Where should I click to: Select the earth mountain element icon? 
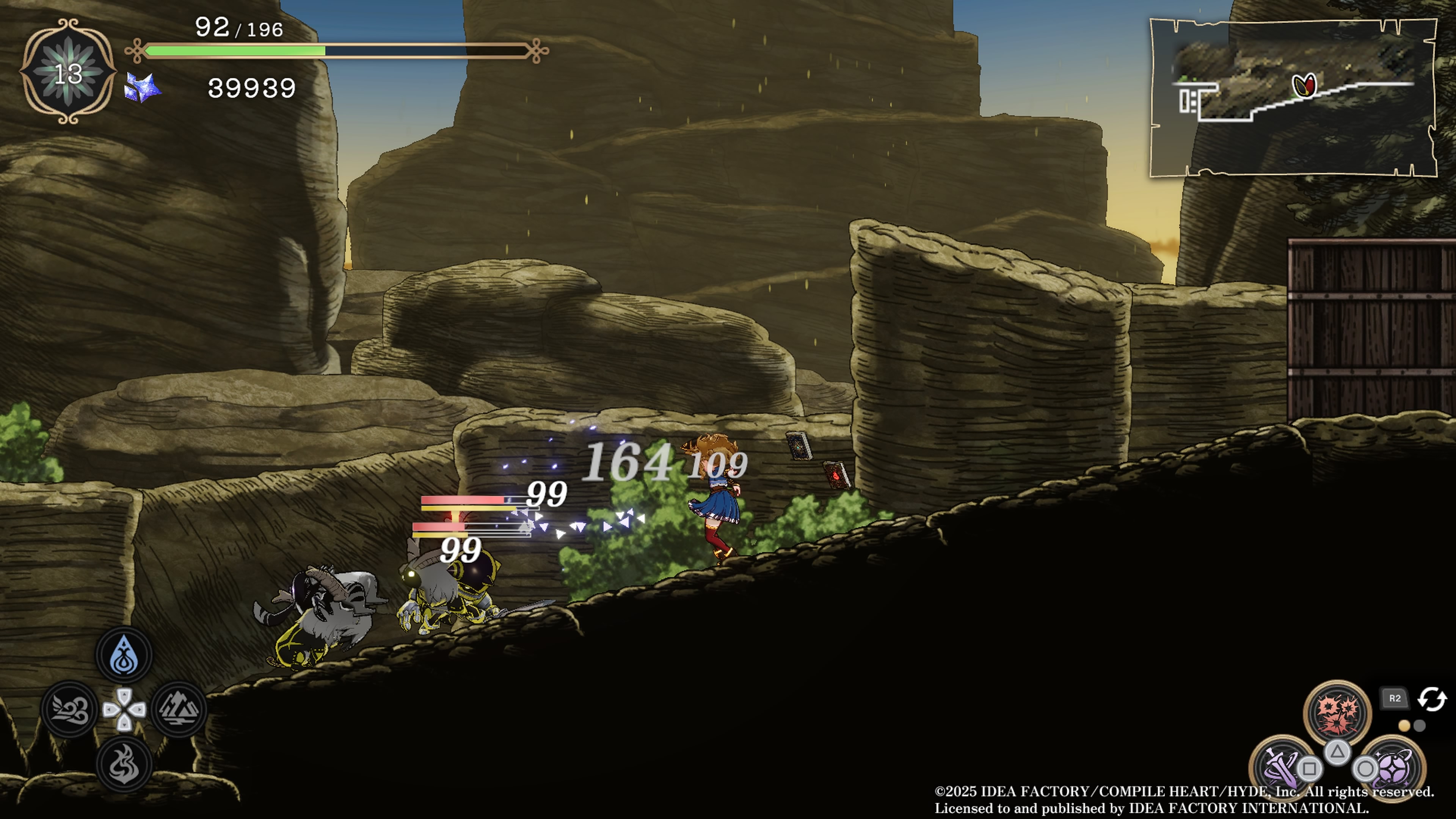coord(179,709)
